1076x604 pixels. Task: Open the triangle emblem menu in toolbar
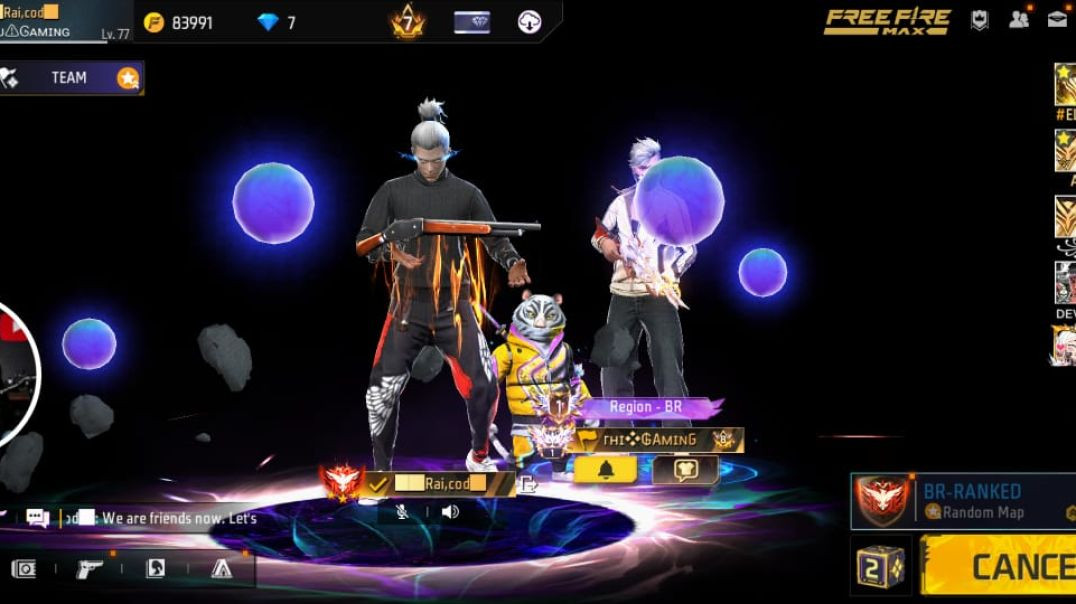pyautogui.click(x=222, y=569)
